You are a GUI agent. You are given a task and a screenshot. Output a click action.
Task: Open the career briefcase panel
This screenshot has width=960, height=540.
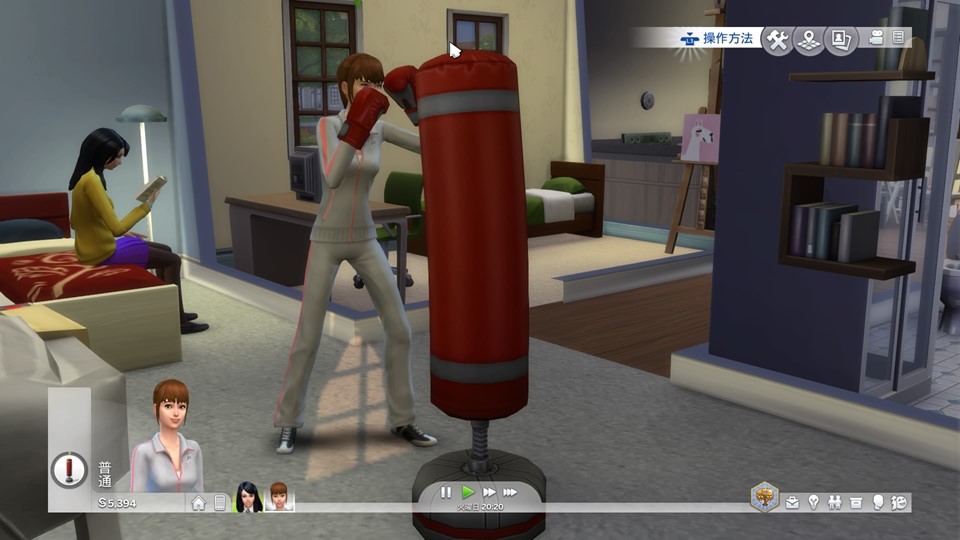(793, 502)
